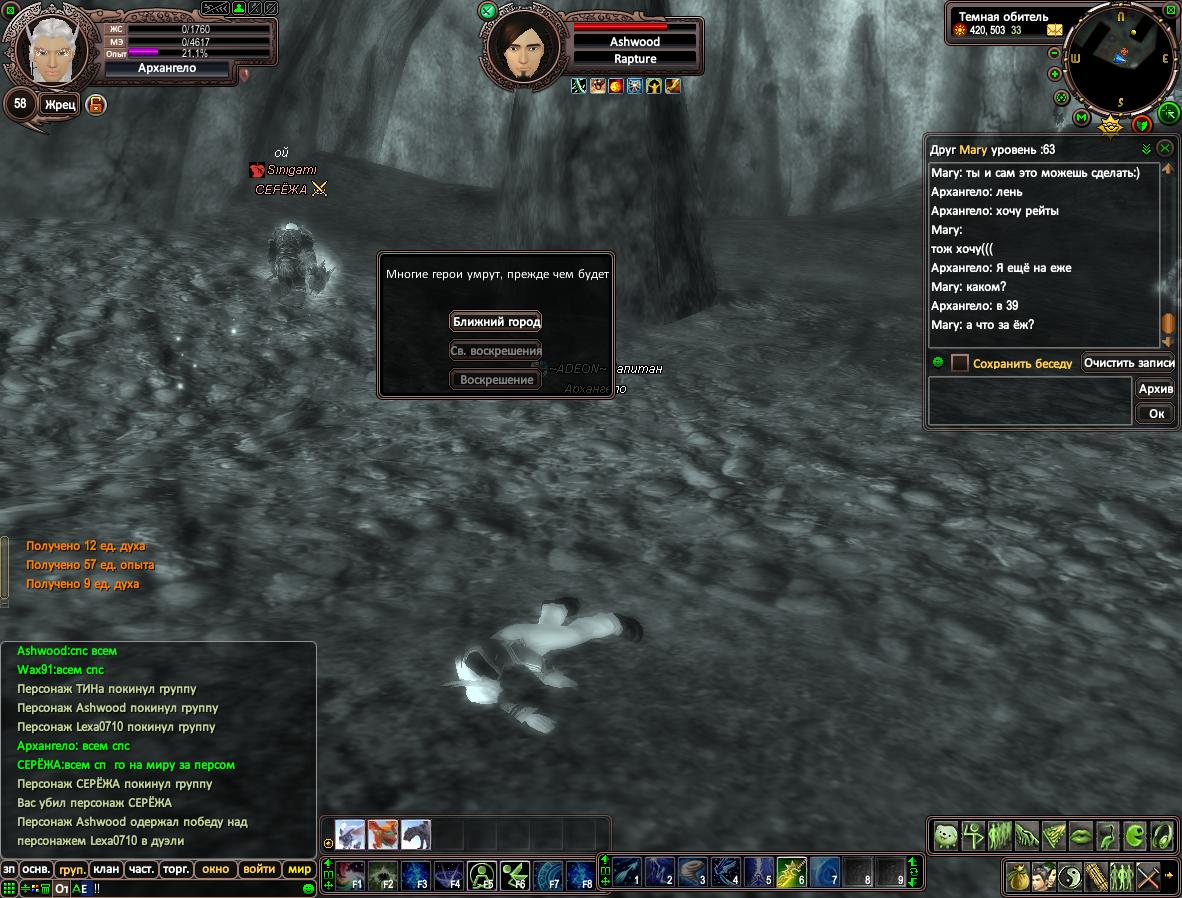Viewport: 1182px width, 898px height.
Task: Switch to the клан chat tab
Action: coord(104,869)
